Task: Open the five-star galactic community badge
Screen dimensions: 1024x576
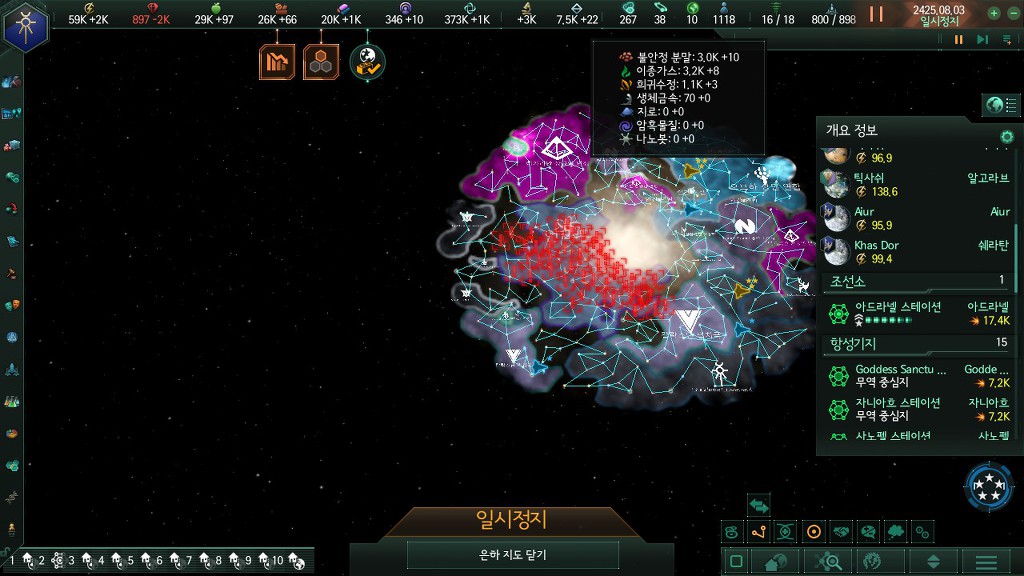Action: (988, 487)
